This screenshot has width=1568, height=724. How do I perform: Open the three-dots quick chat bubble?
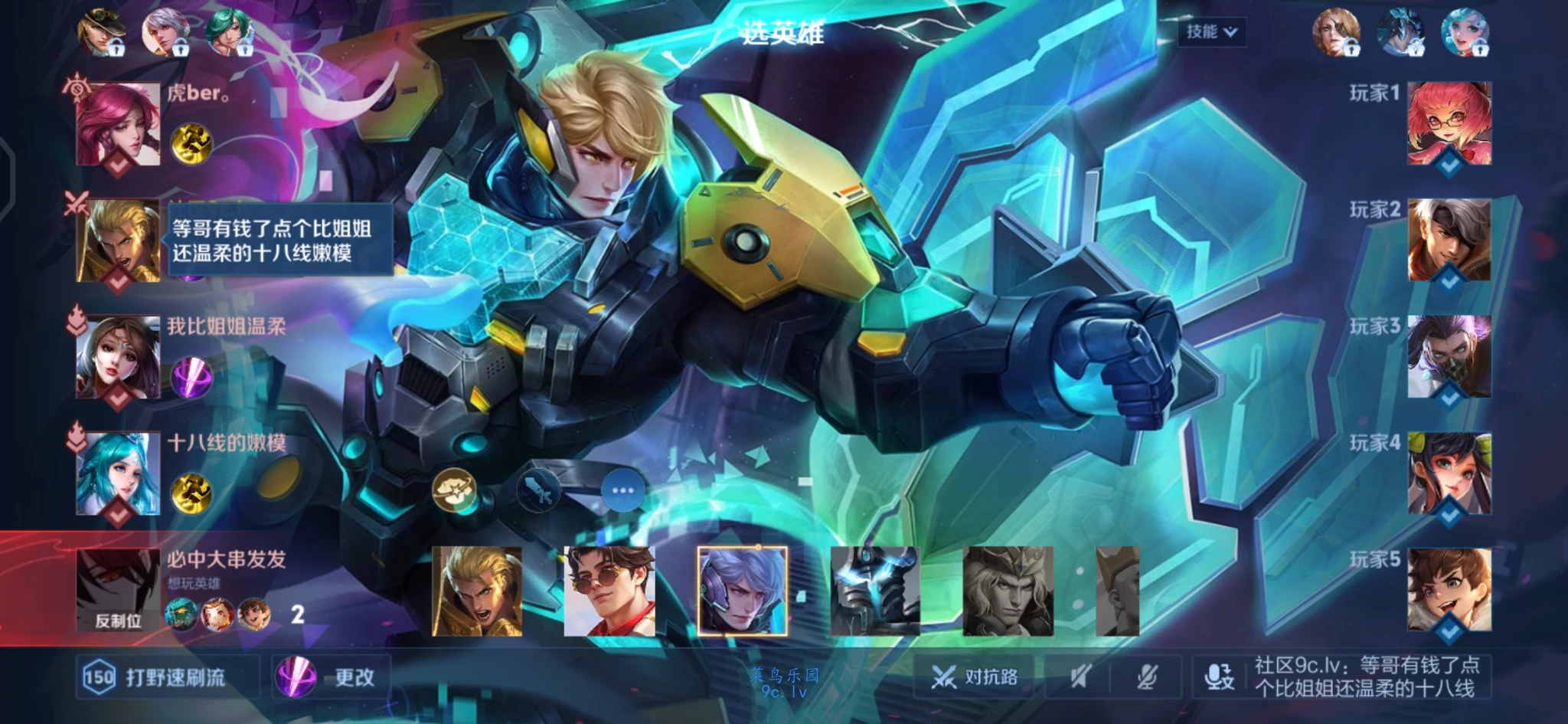pyautogui.click(x=622, y=490)
